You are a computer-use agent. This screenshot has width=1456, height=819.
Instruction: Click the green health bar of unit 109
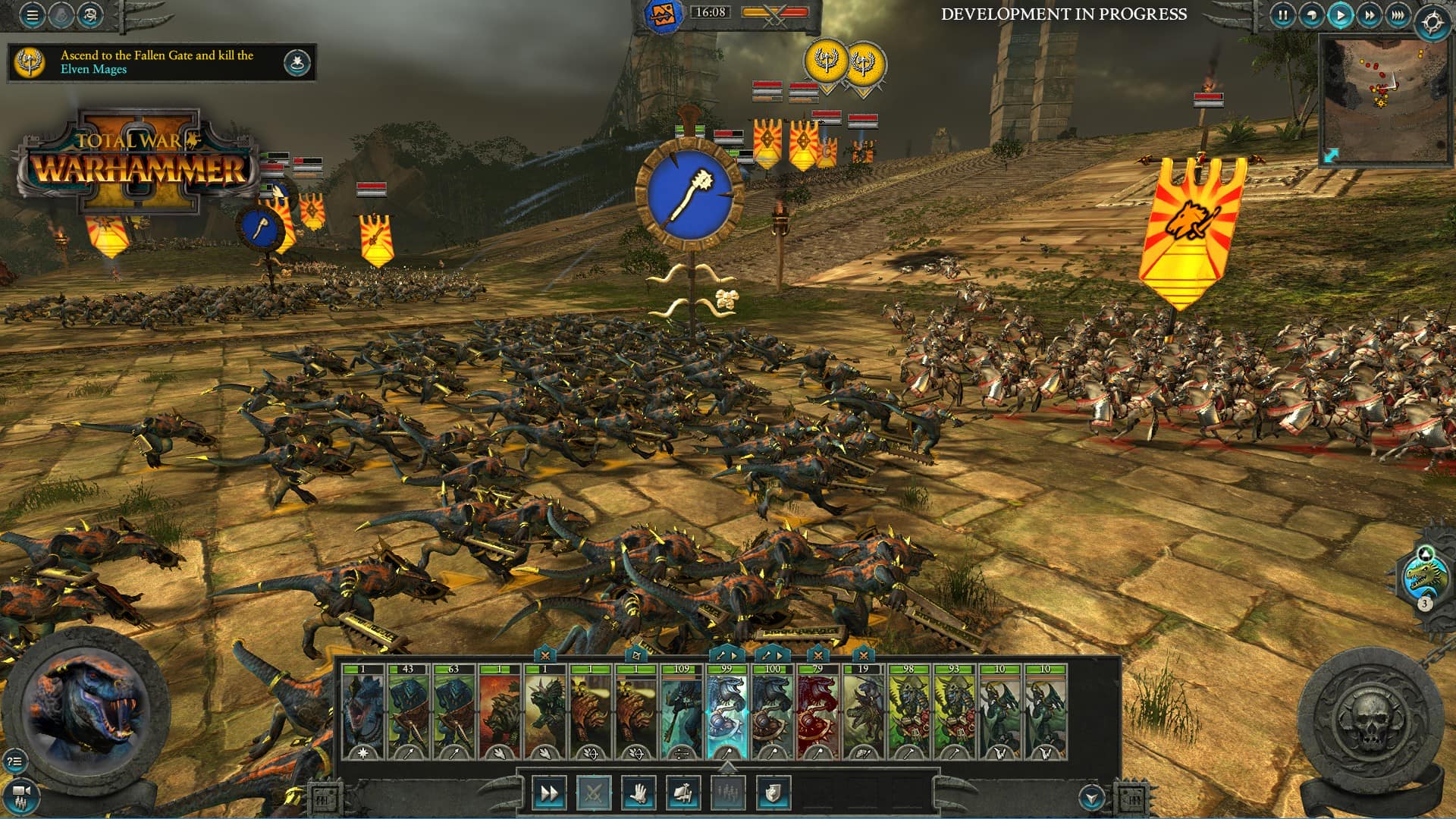682,669
